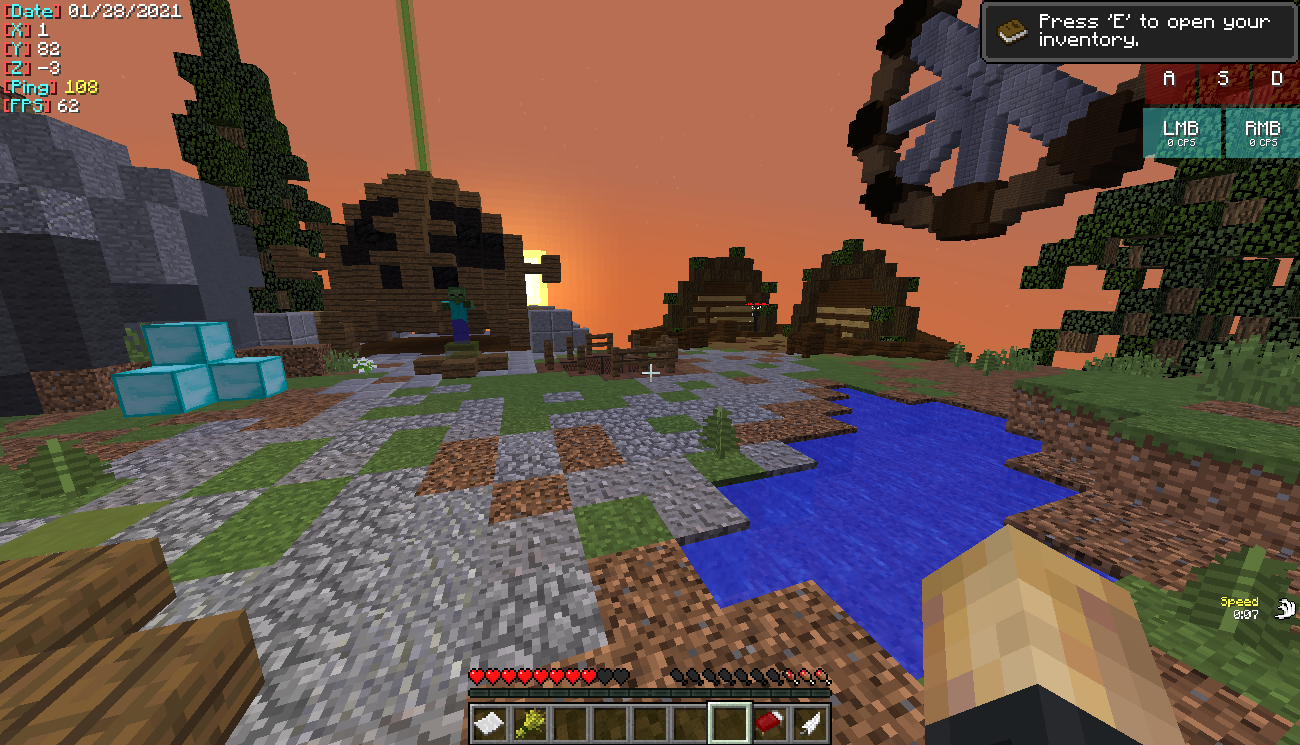Pick the feather in the hotbar
The height and width of the screenshot is (745, 1300).
(x=810, y=723)
